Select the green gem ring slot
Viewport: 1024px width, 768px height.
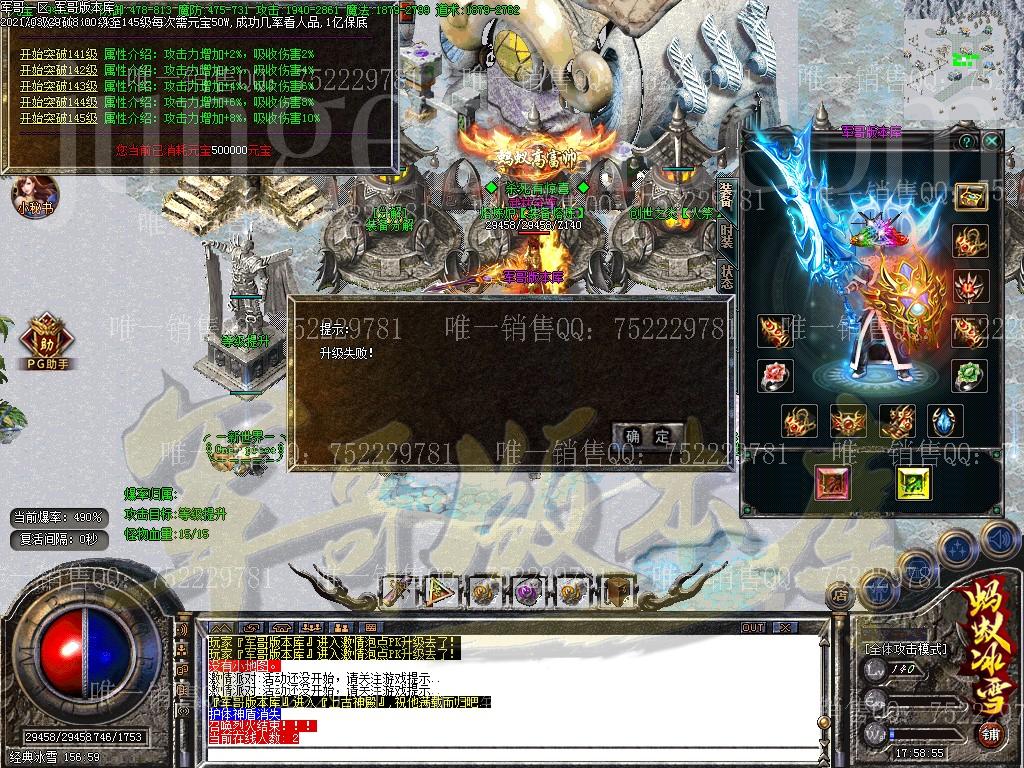(x=969, y=376)
